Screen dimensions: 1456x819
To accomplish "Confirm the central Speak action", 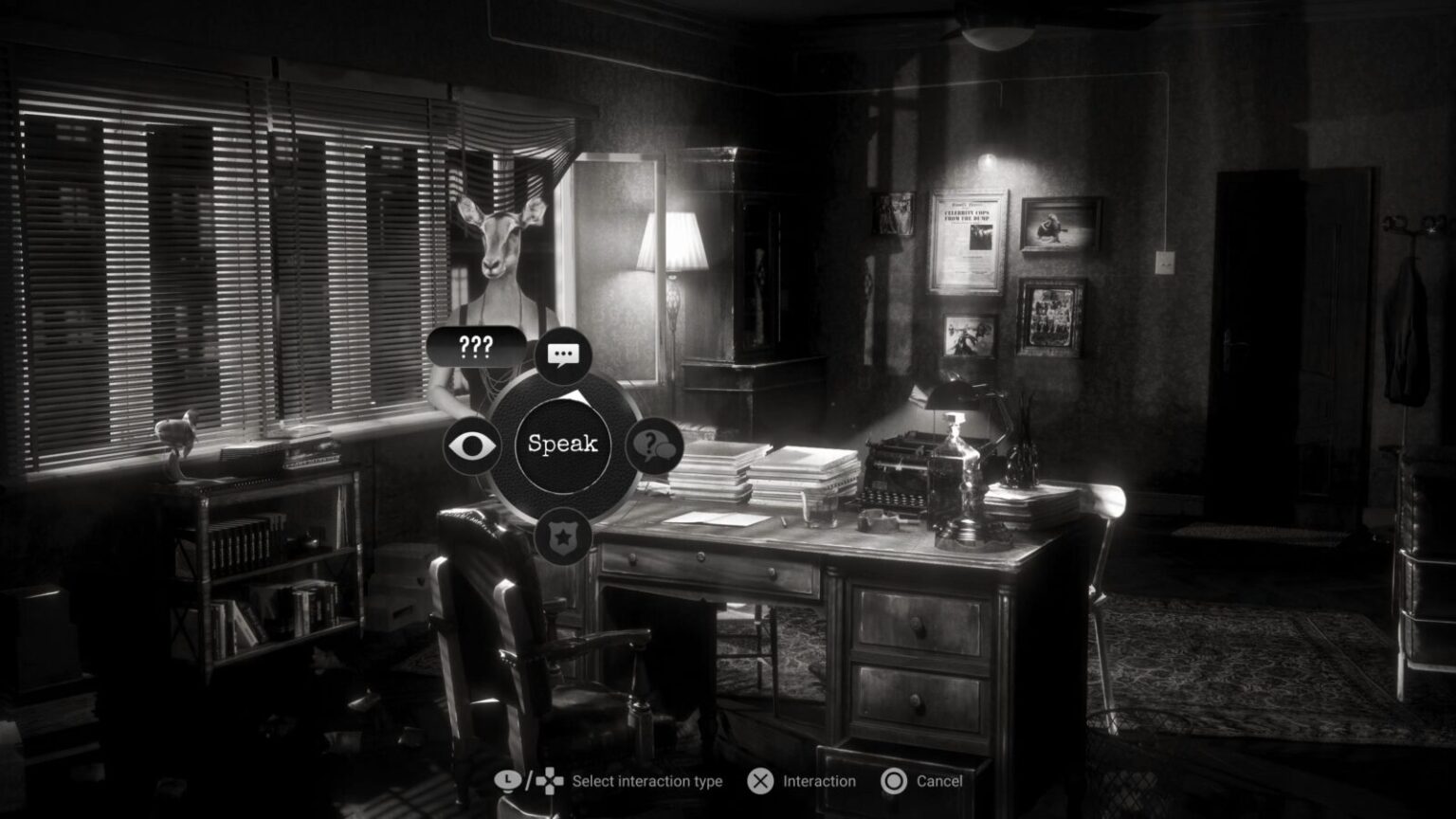I will coord(563,444).
